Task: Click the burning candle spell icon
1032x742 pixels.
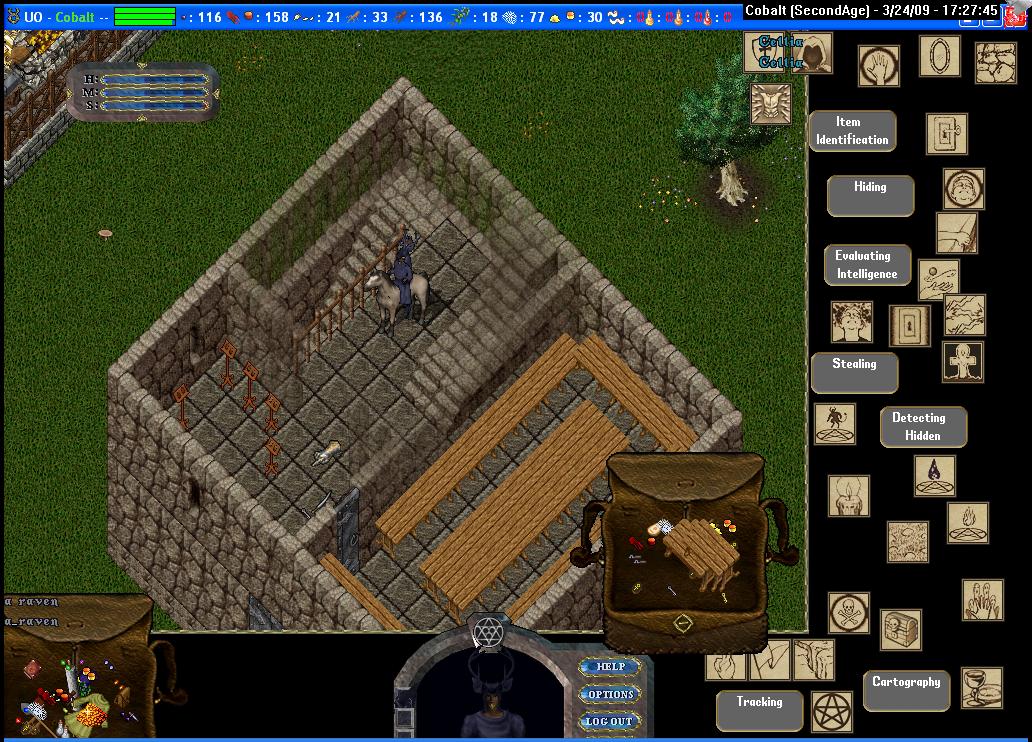Action: (847, 495)
